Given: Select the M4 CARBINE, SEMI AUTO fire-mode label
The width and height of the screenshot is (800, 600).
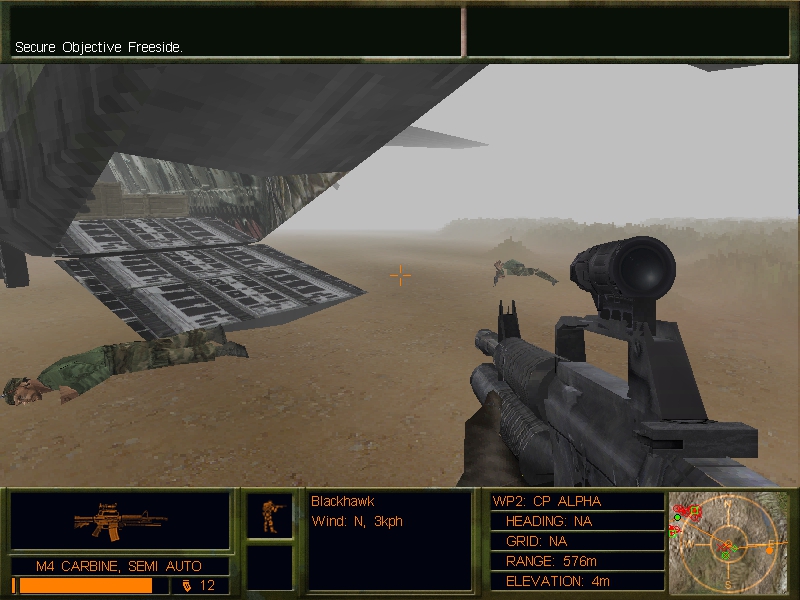Looking at the screenshot, I should pyautogui.click(x=120, y=566).
